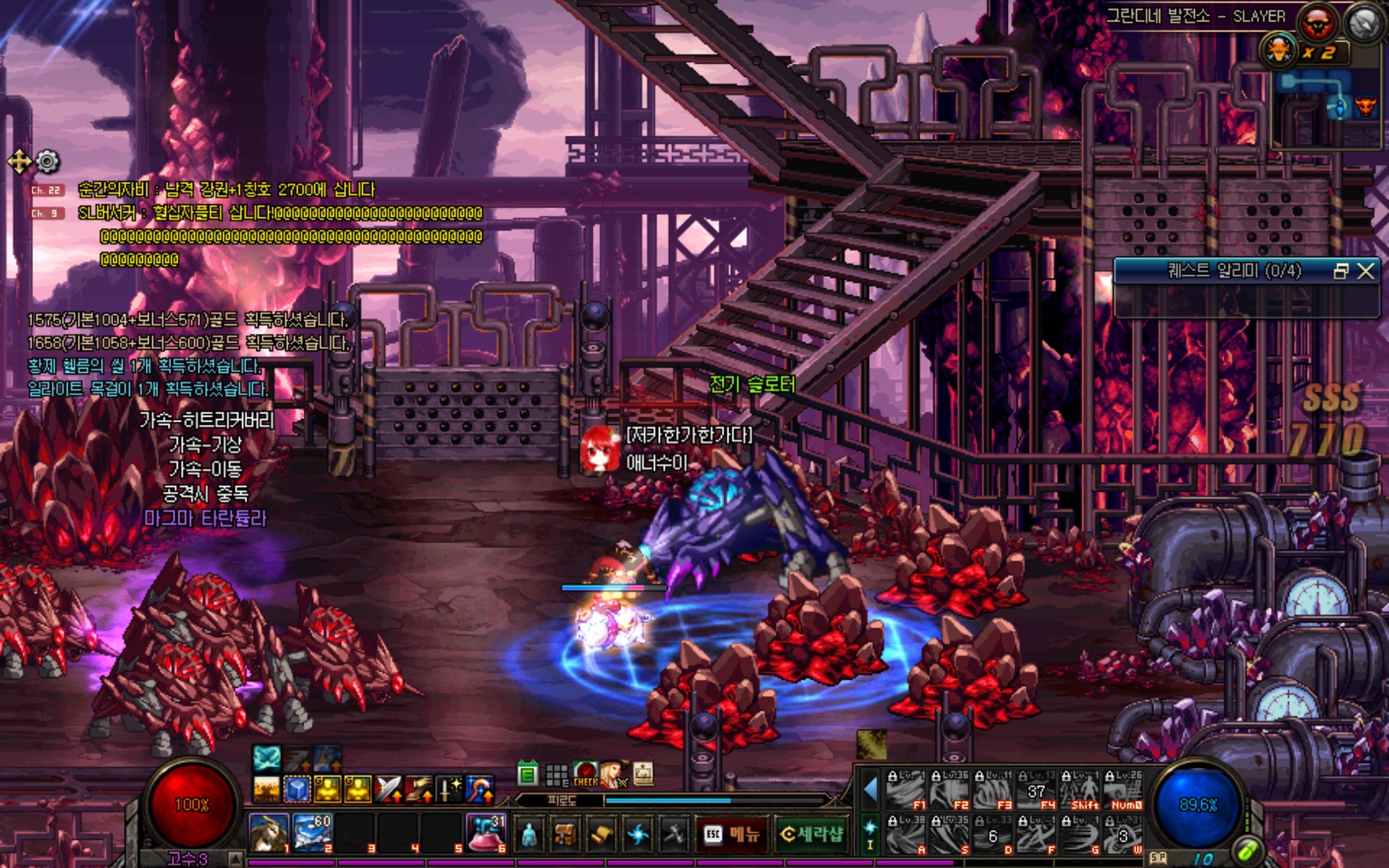Open the inventory treasure chest icon
Image resolution: width=1389 pixels, height=868 pixels.
click(566, 835)
